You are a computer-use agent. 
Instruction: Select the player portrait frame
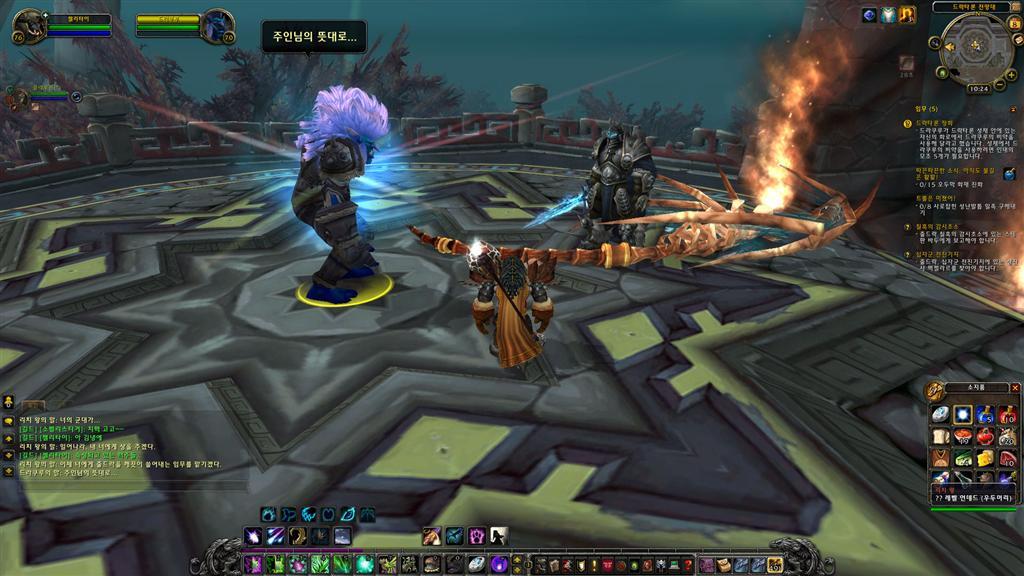point(29,24)
